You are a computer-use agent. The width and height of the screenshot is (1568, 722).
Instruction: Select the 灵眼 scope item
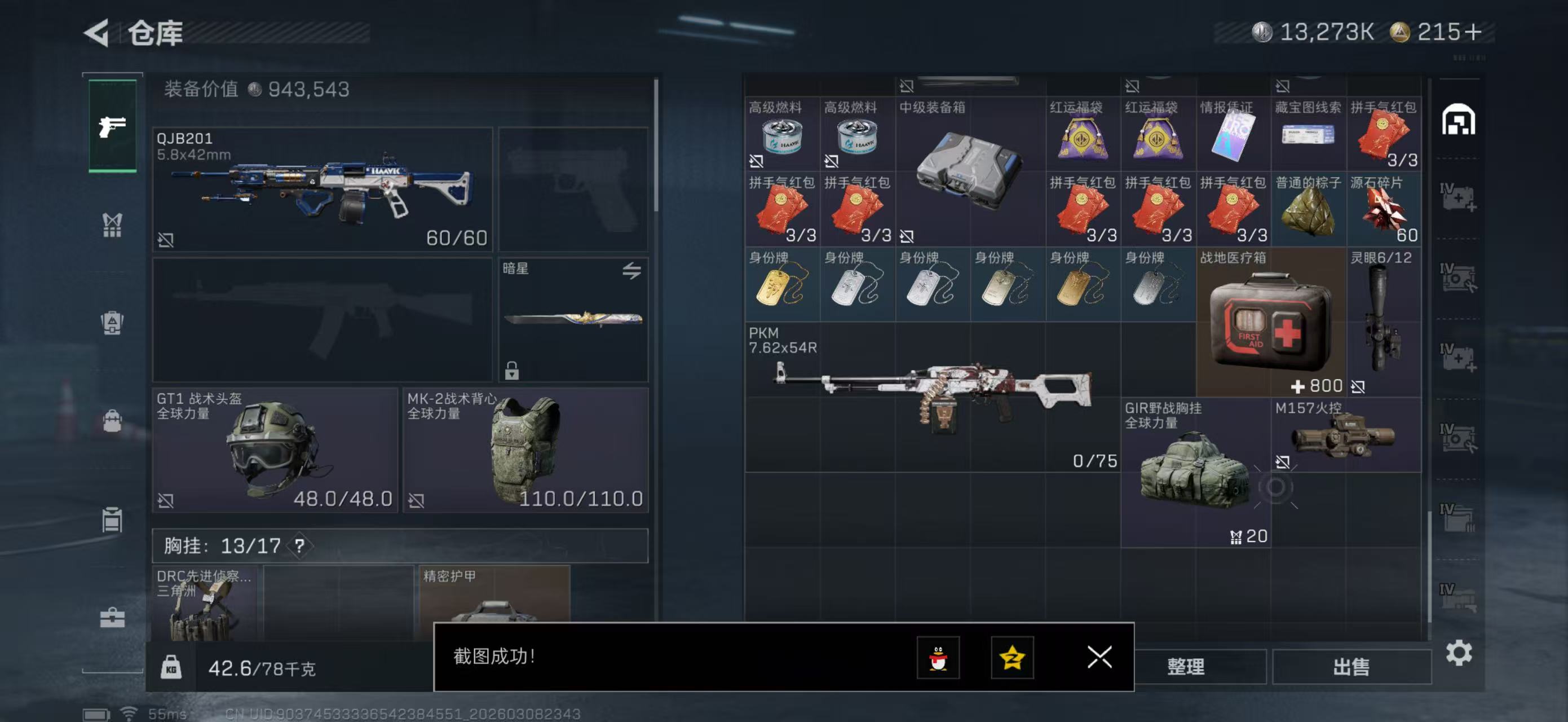coord(1384,323)
